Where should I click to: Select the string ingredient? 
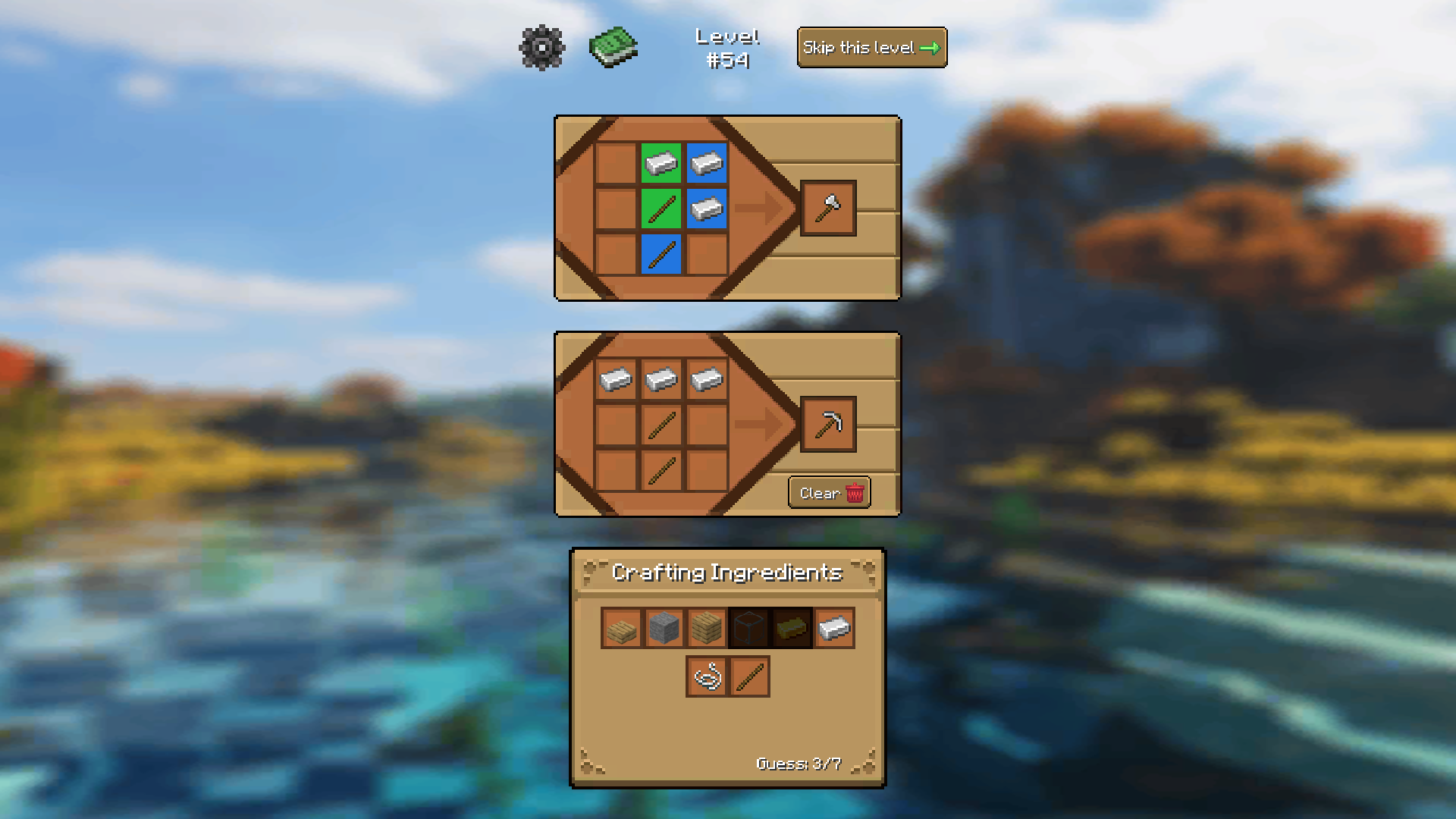pyautogui.click(x=706, y=677)
